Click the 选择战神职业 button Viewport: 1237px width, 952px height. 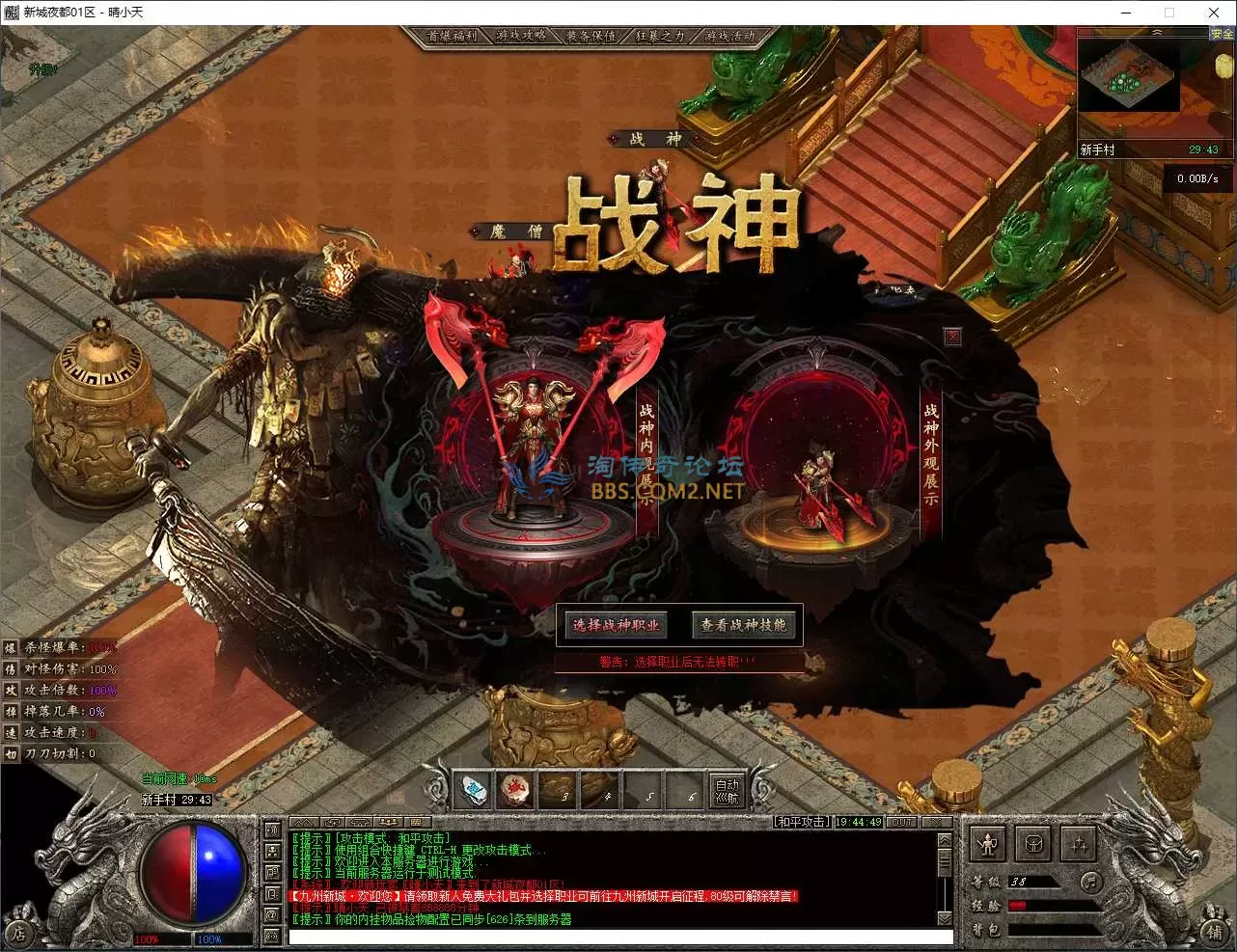pos(616,624)
